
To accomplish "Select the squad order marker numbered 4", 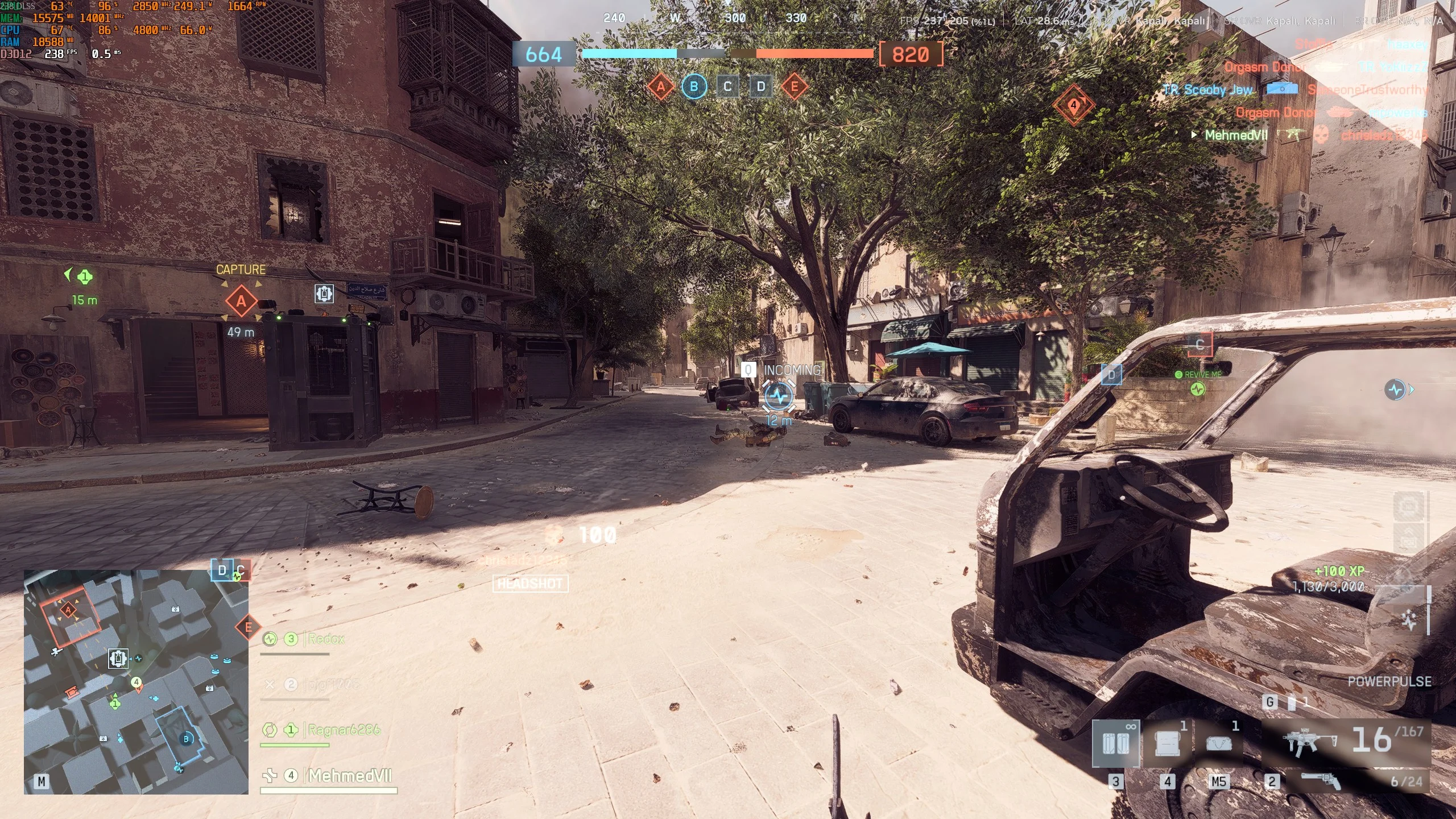I will point(1073,105).
